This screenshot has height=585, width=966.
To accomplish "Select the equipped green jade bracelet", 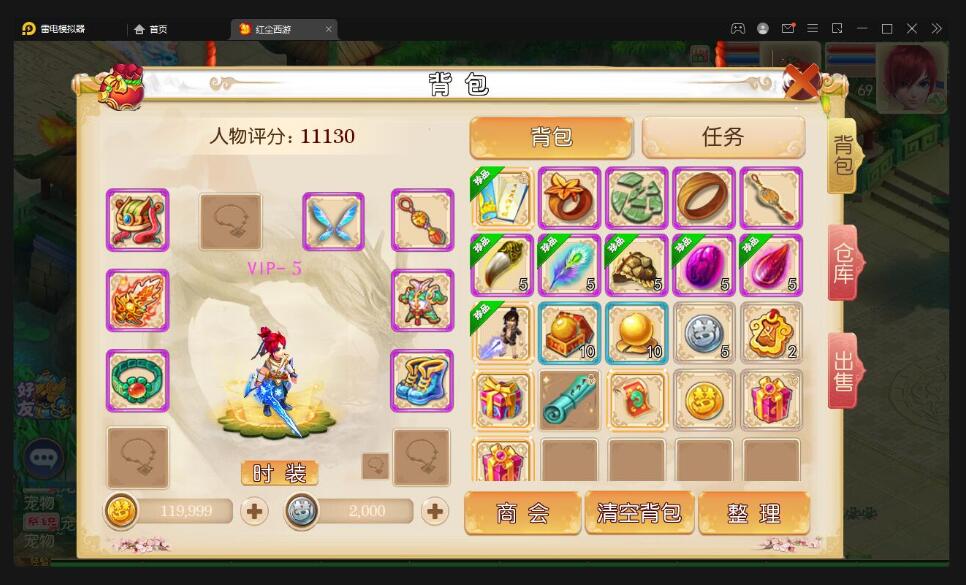I will coord(138,381).
